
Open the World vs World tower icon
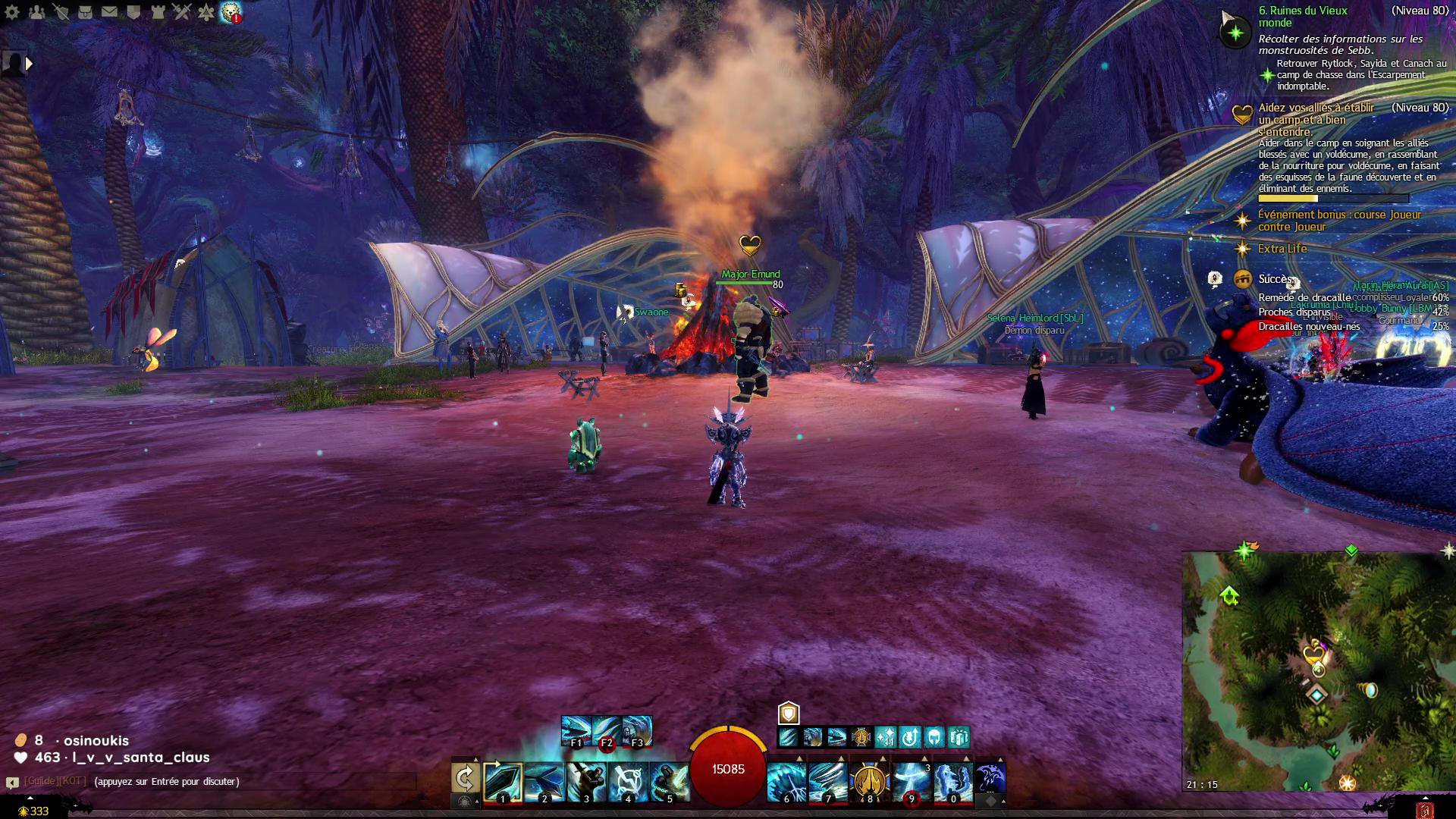pos(158,11)
